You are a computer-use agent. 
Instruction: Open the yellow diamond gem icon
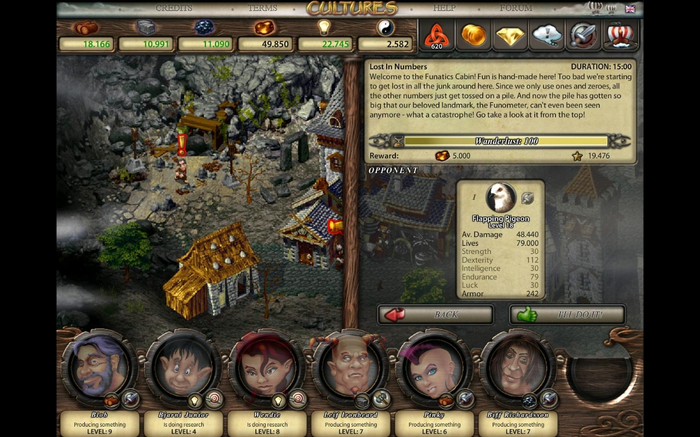click(x=510, y=36)
